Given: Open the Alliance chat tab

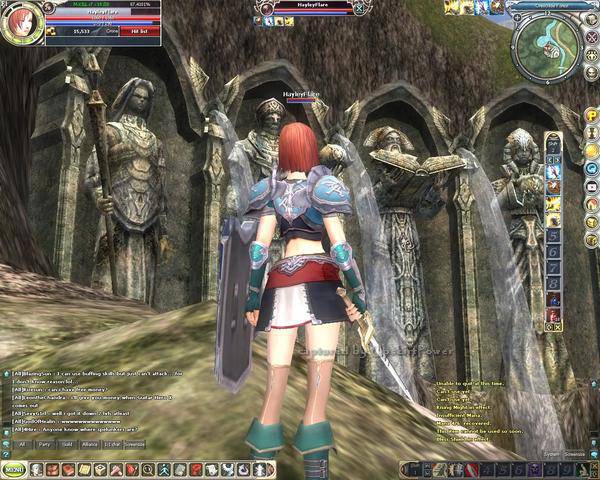Looking at the screenshot, I should (92, 442).
